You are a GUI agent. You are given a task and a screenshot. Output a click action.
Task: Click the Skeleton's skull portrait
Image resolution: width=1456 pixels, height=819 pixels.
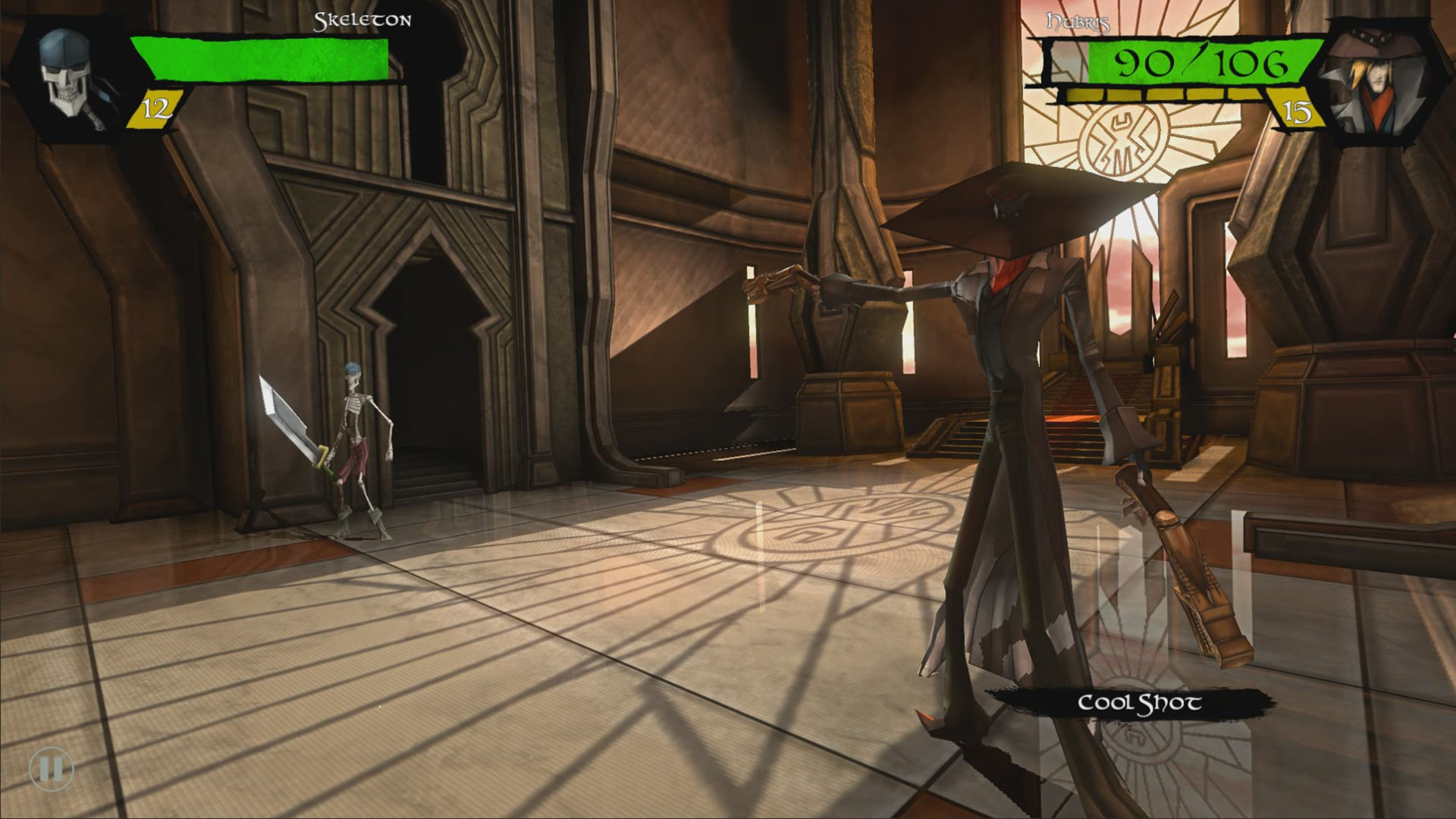point(64,72)
